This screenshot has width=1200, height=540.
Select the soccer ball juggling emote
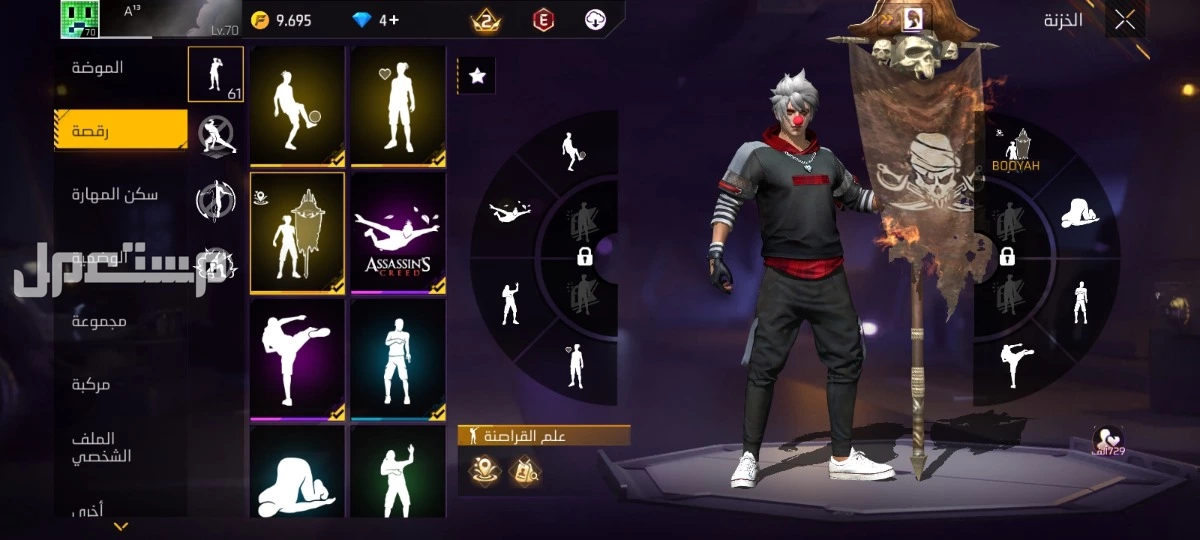point(297,104)
